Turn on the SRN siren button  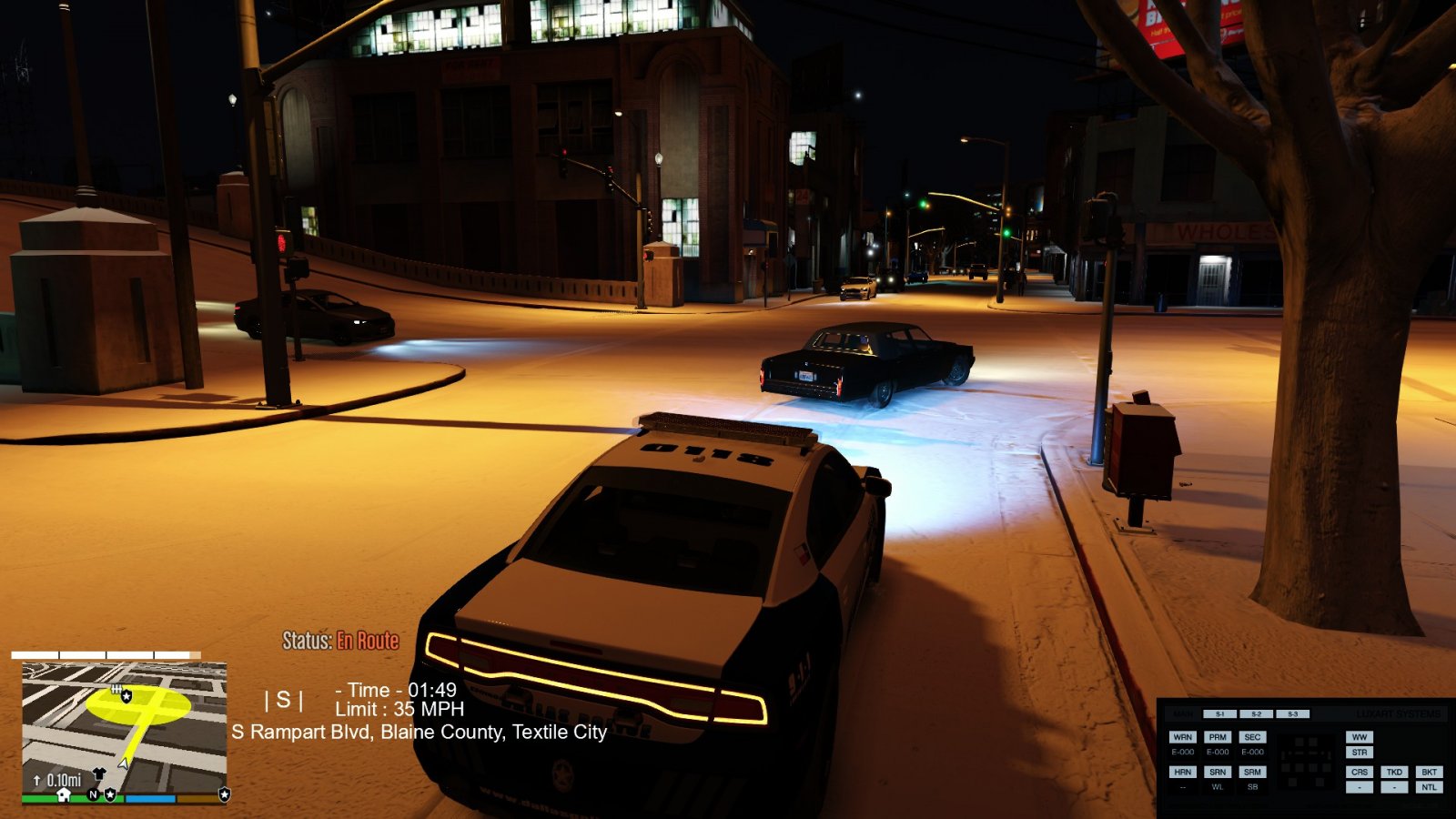point(1218,772)
